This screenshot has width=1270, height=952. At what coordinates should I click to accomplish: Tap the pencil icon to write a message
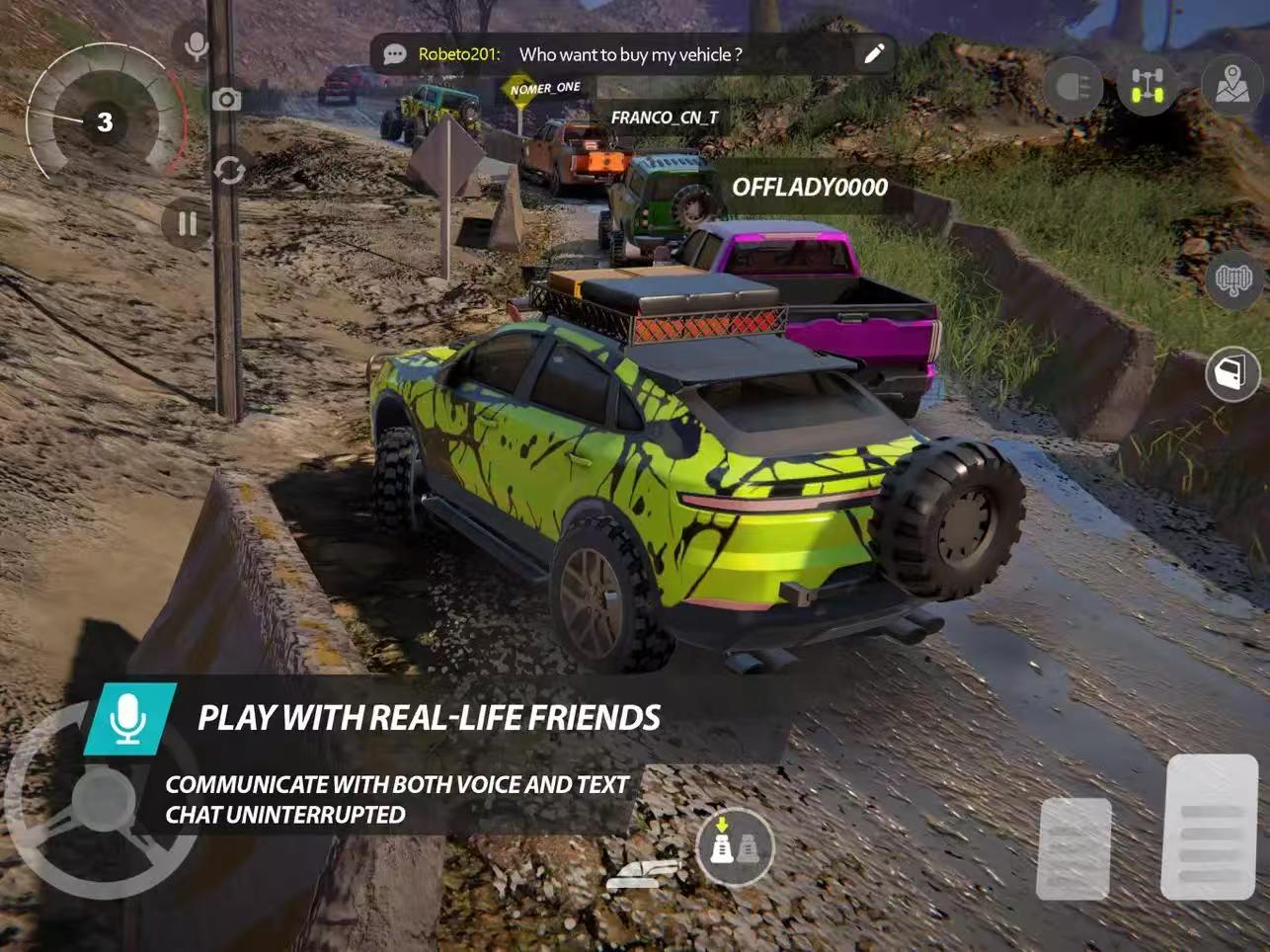[x=874, y=54]
